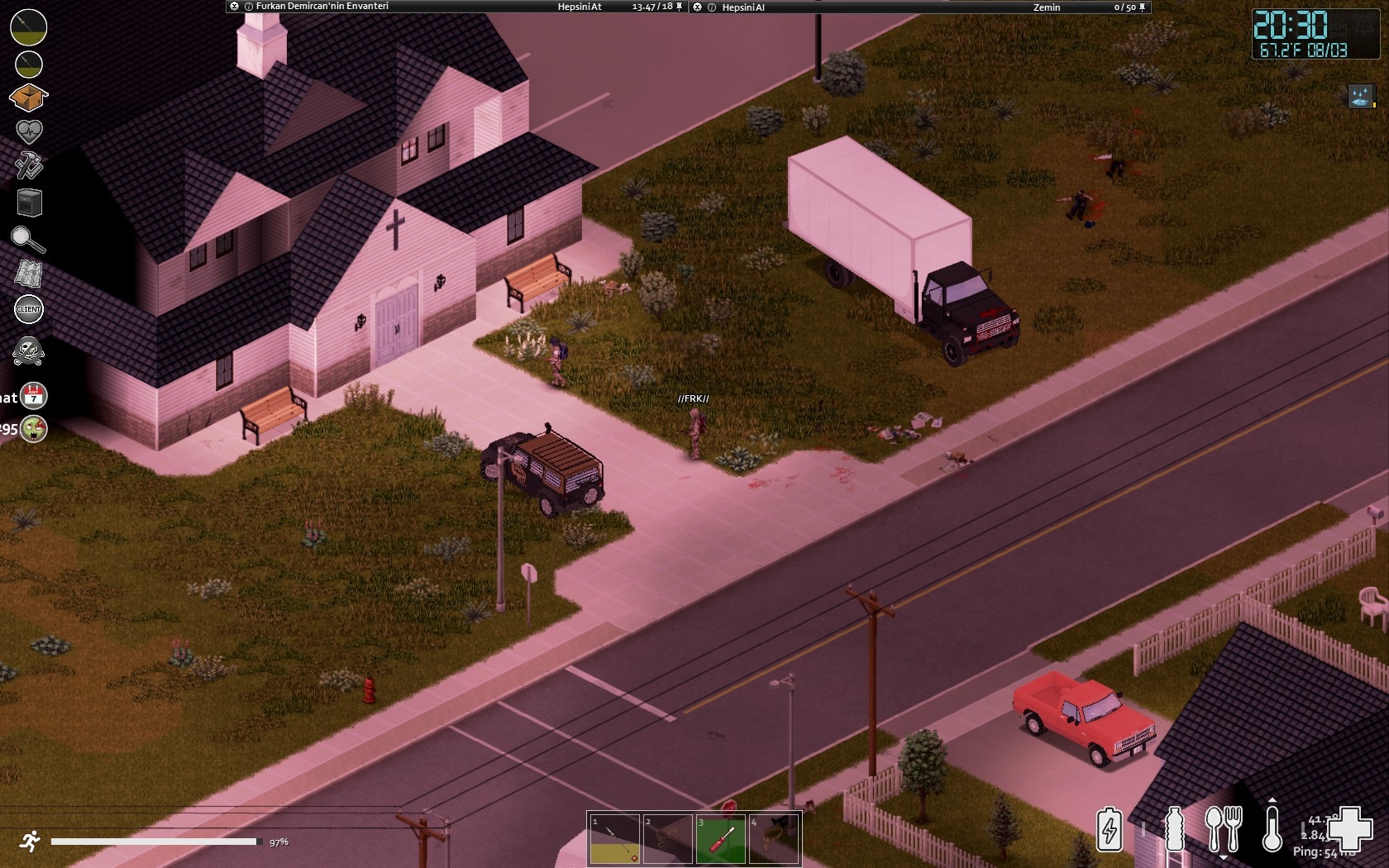Open the world map icon

(29, 274)
